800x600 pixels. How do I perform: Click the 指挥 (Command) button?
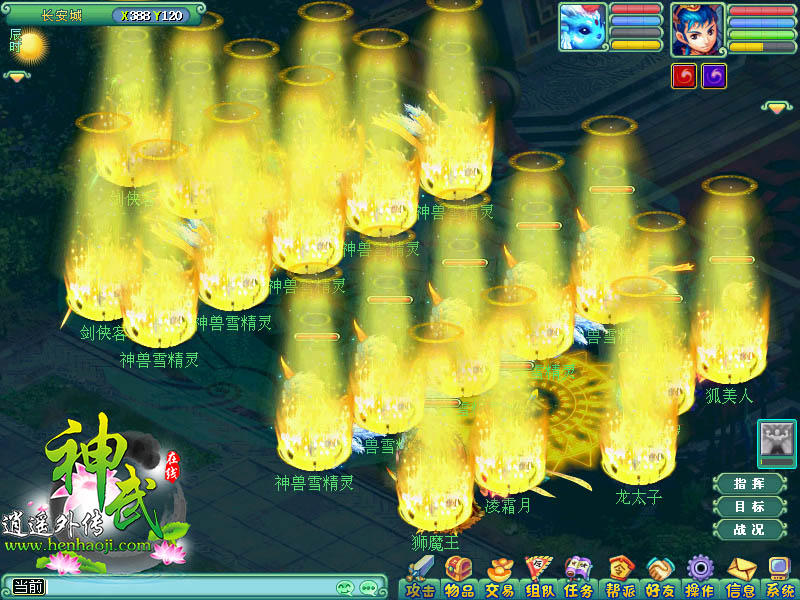749,484
